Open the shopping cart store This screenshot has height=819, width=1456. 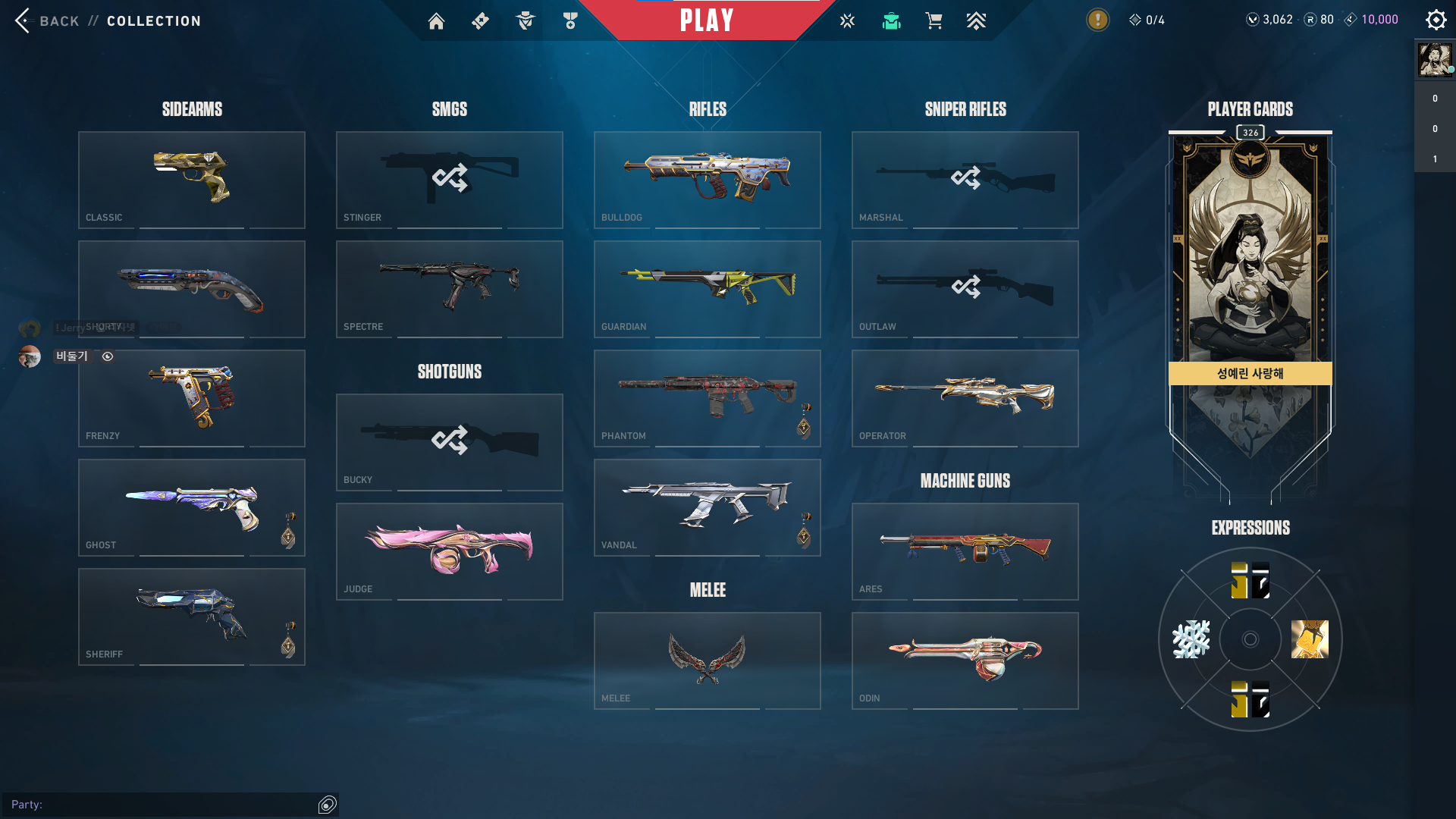click(934, 21)
